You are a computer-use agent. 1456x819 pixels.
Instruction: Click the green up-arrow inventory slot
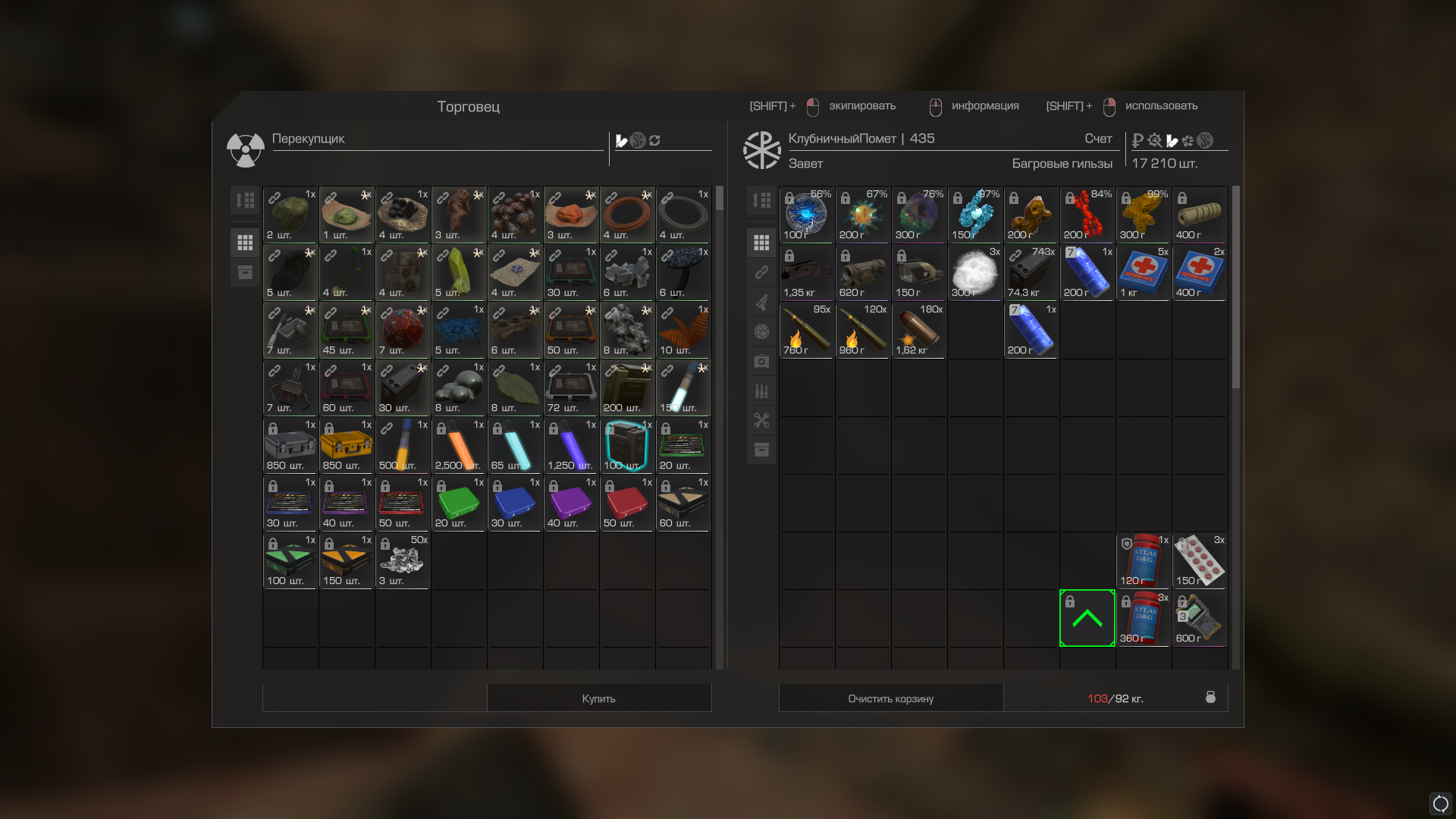coord(1087,618)
